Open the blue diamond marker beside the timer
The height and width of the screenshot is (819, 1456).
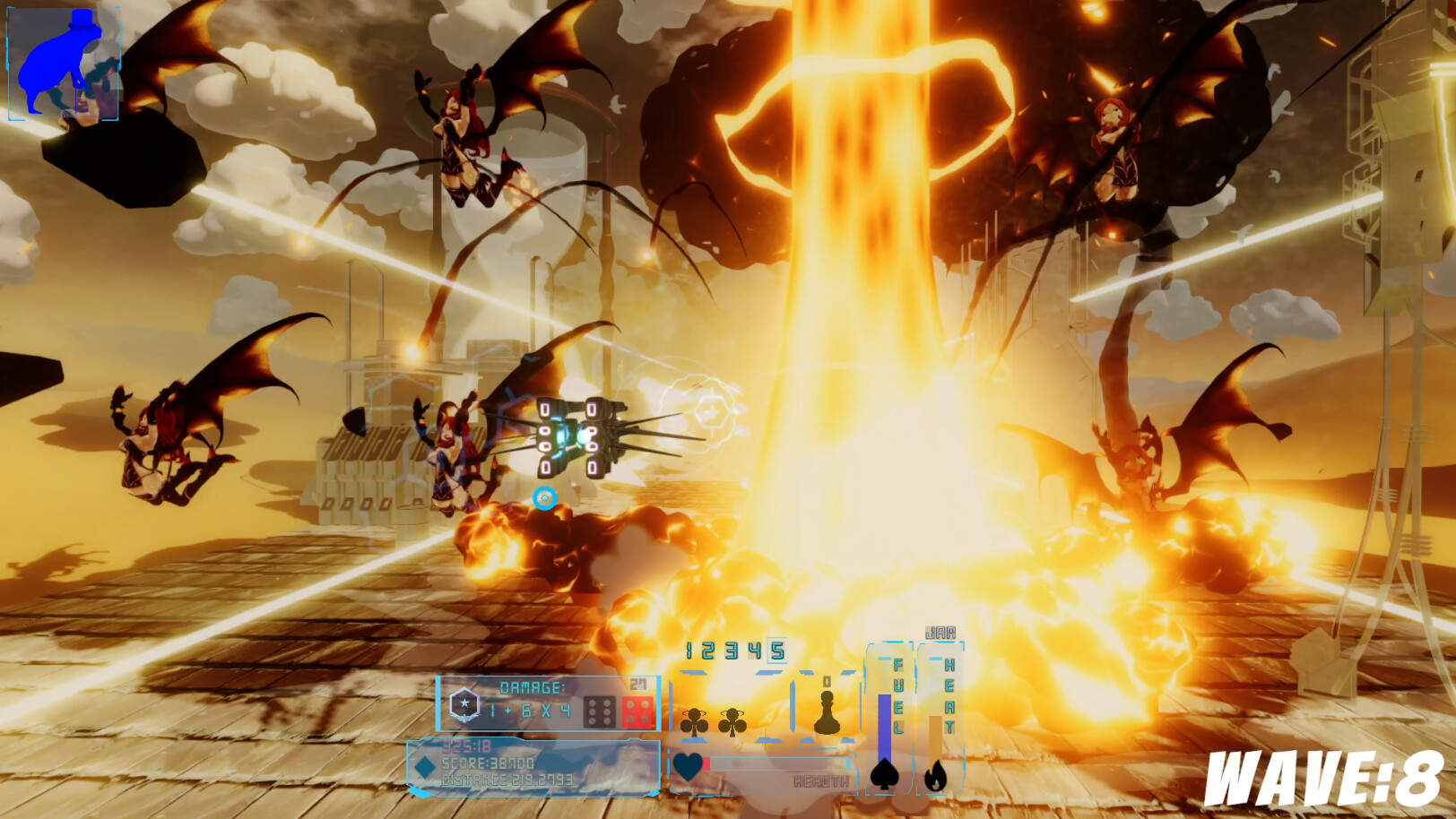tap(423, 767)
